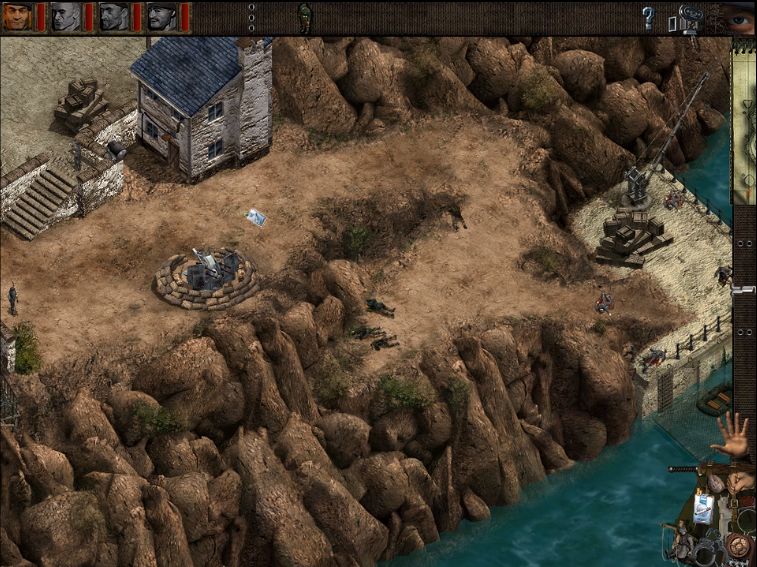Viewport: 757px width, 567px height.
Task: Toggle the eye enemy-vision icon
Action: click(x=740, y=17)
